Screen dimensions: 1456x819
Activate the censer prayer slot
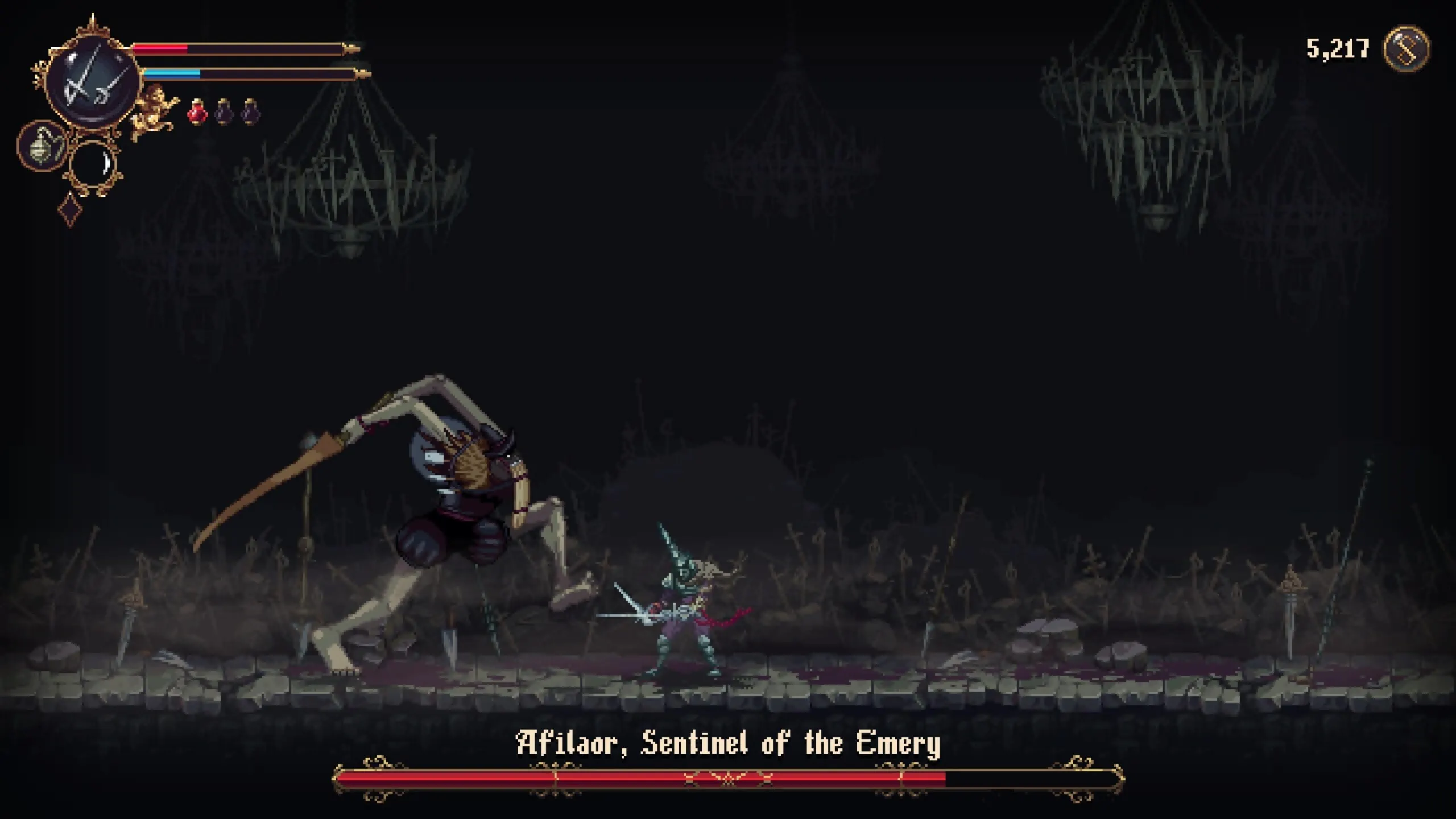tap(42, 146)
